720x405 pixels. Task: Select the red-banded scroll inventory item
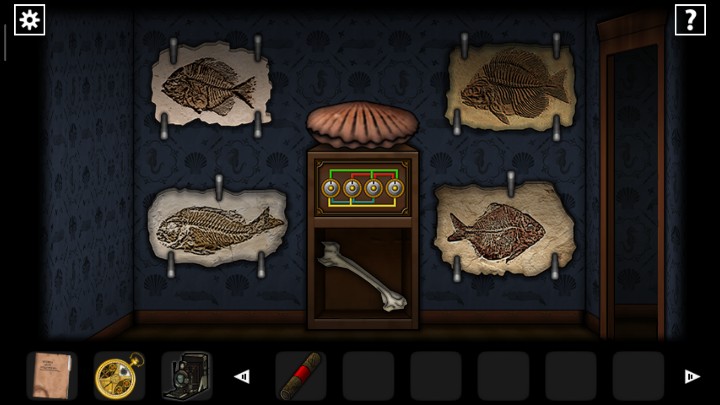coord(300,375)
